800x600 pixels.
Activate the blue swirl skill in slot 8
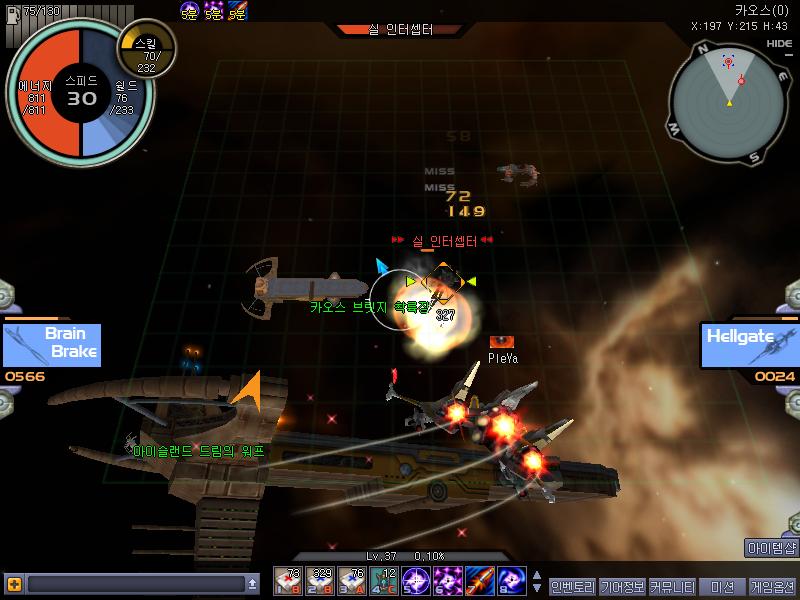(512, 581)
